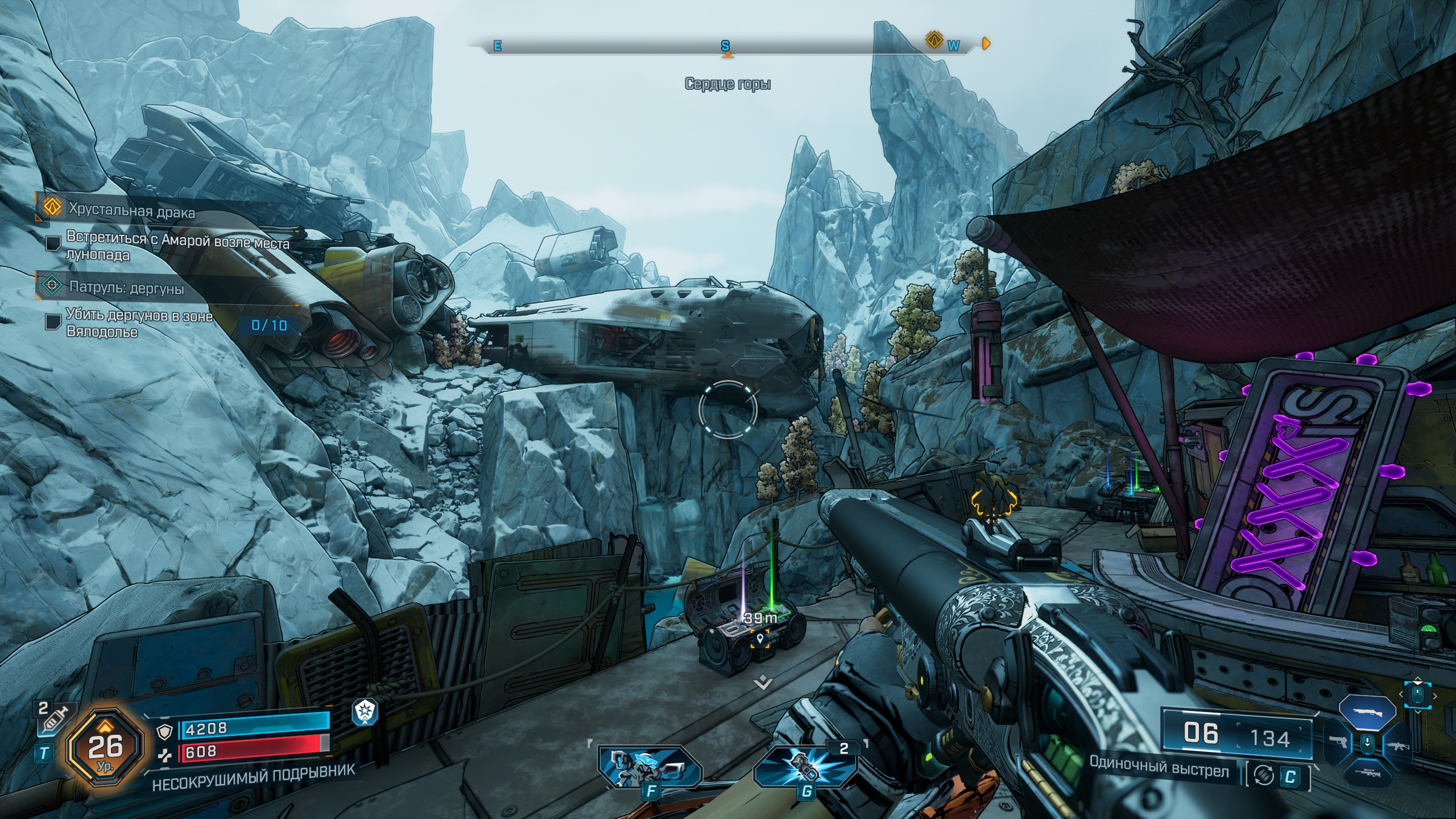Image resolution: width=1456 pixels, height=819 pixels.
Task: Select the shotgun weapon slot
Action: point(1367,712)
